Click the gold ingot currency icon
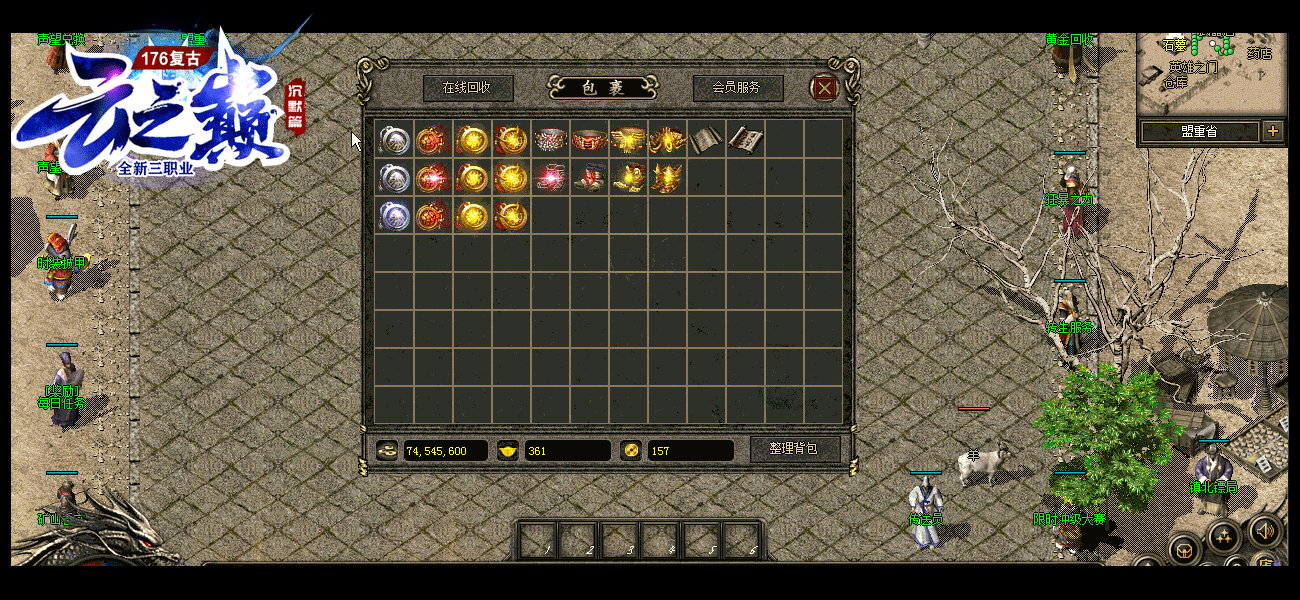This screenshot has height=600, width=1300. click(509, 451)
